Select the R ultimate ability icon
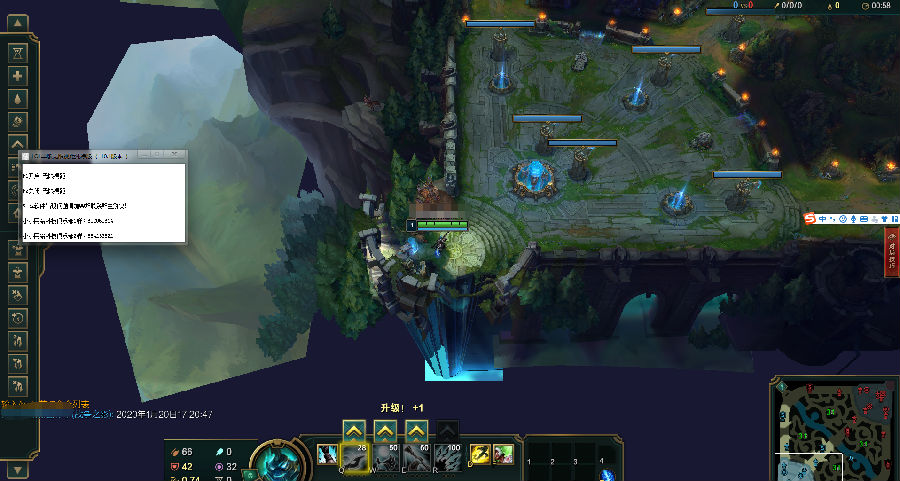Viewport: 900px width, 481px height. (448, 457)
